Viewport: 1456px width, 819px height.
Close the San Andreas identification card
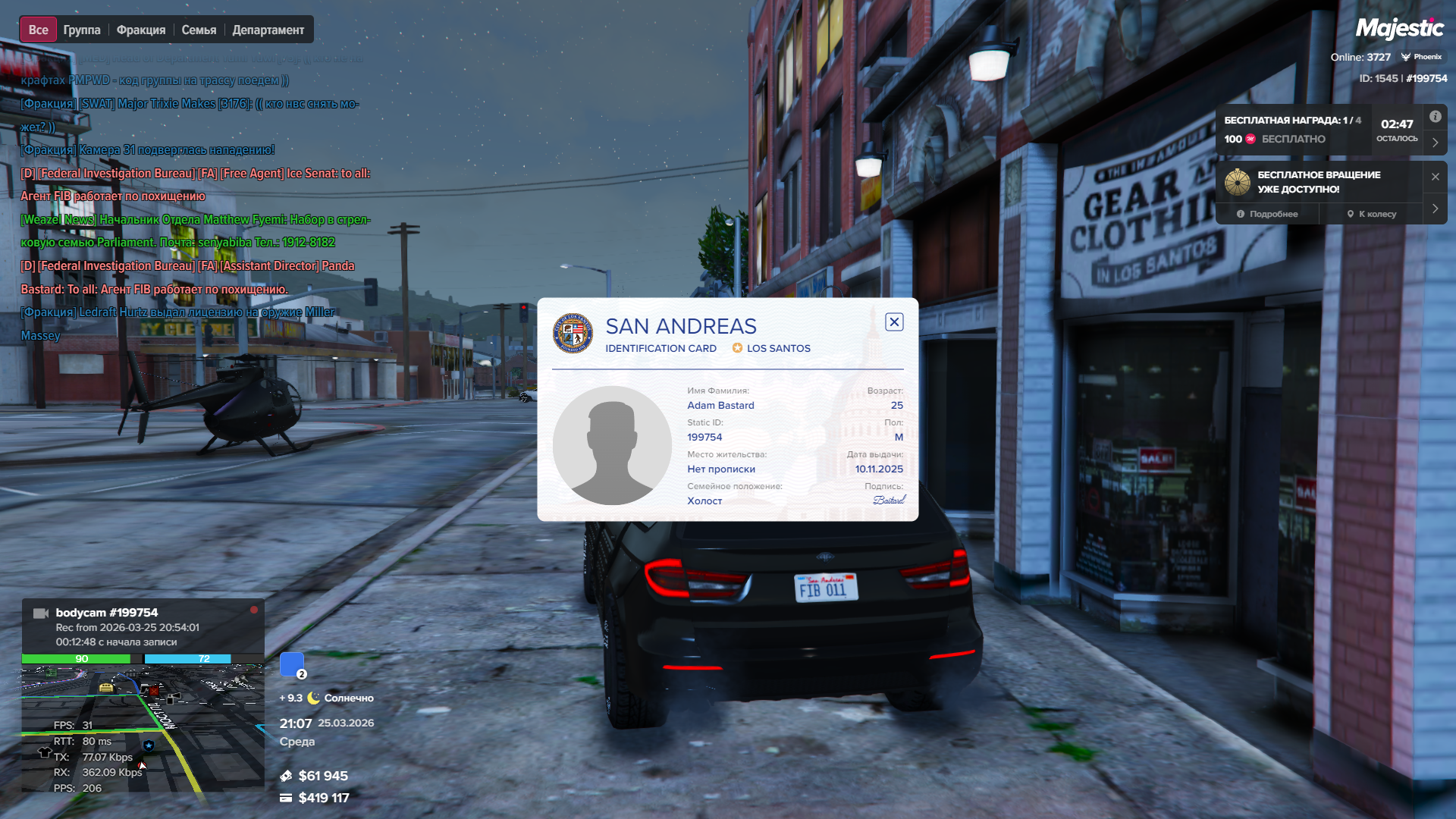coord(894,322)
